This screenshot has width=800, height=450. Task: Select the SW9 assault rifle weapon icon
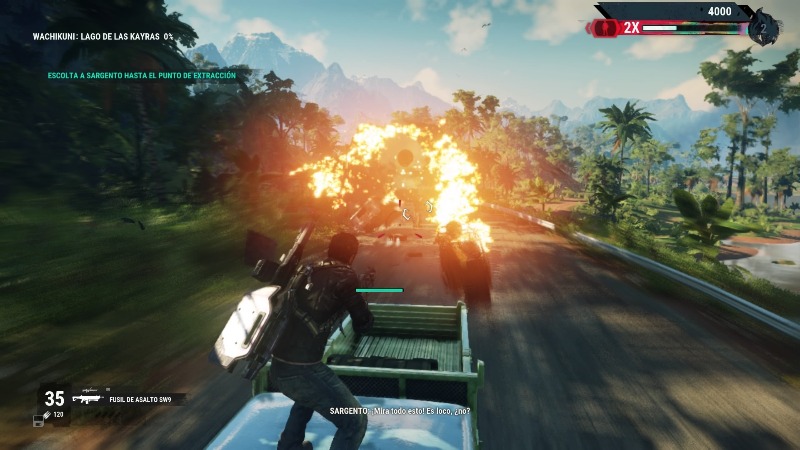[87, 398]
